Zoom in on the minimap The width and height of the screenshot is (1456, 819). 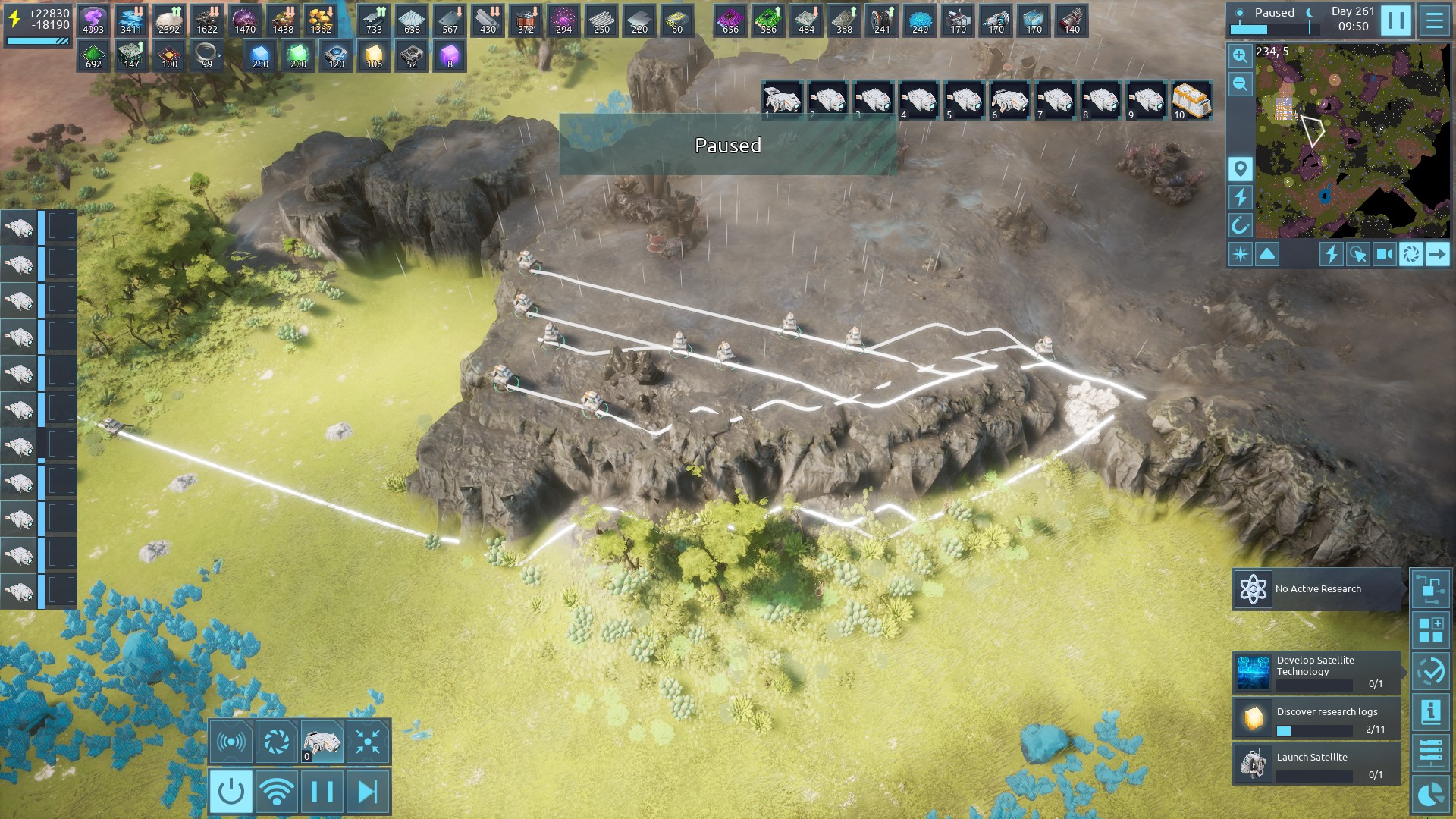click(1240, 56)
